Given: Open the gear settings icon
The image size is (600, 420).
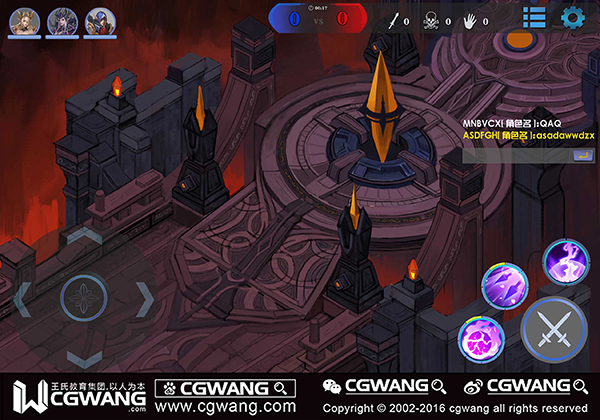Looking at the screenshot, I should click(x=573, y=18).
